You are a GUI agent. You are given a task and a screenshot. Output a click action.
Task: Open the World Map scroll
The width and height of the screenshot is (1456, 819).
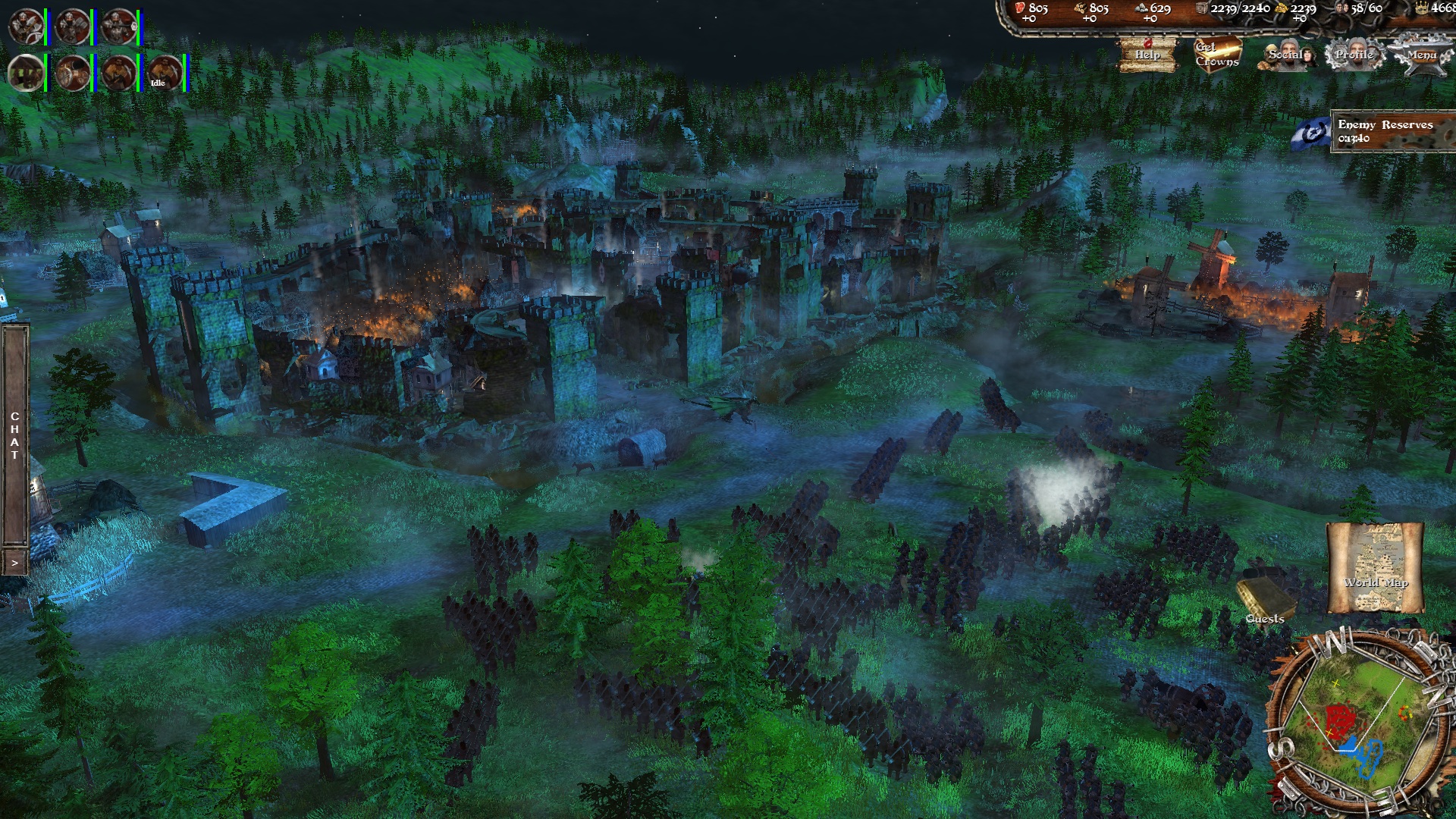(x=1375, y=567)
